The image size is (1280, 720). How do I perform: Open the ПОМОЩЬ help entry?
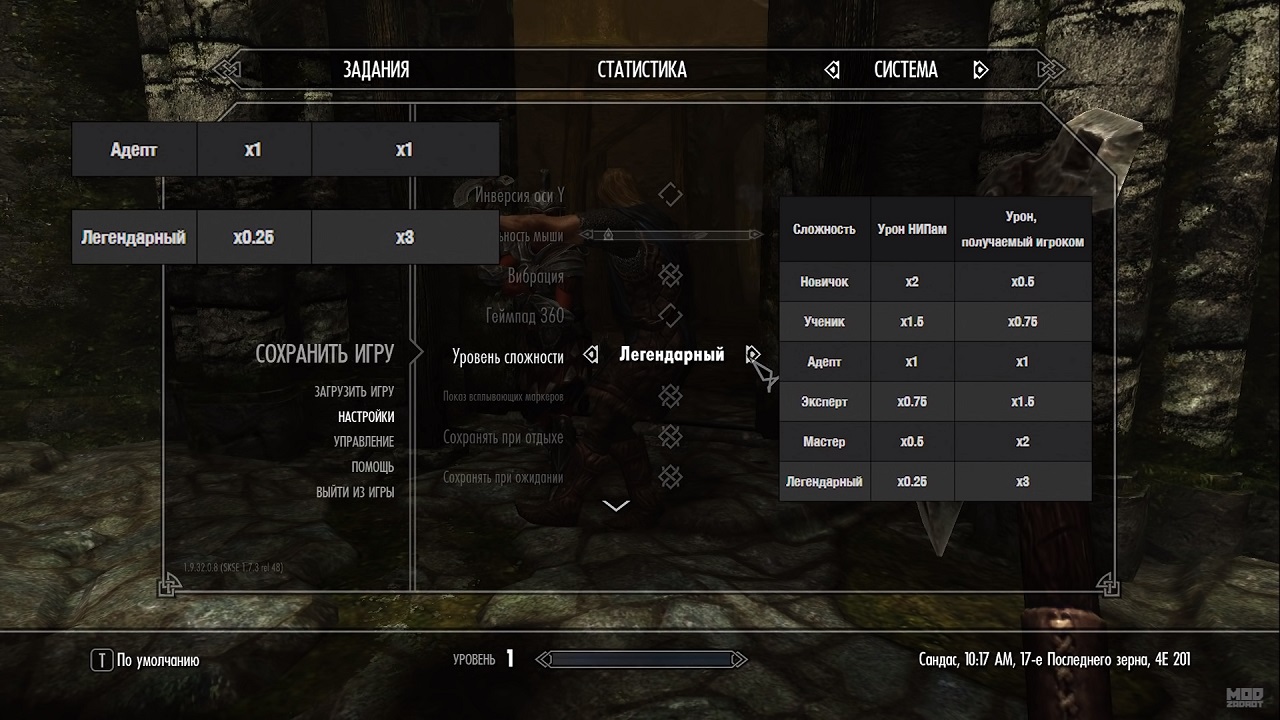click(372, 467)
